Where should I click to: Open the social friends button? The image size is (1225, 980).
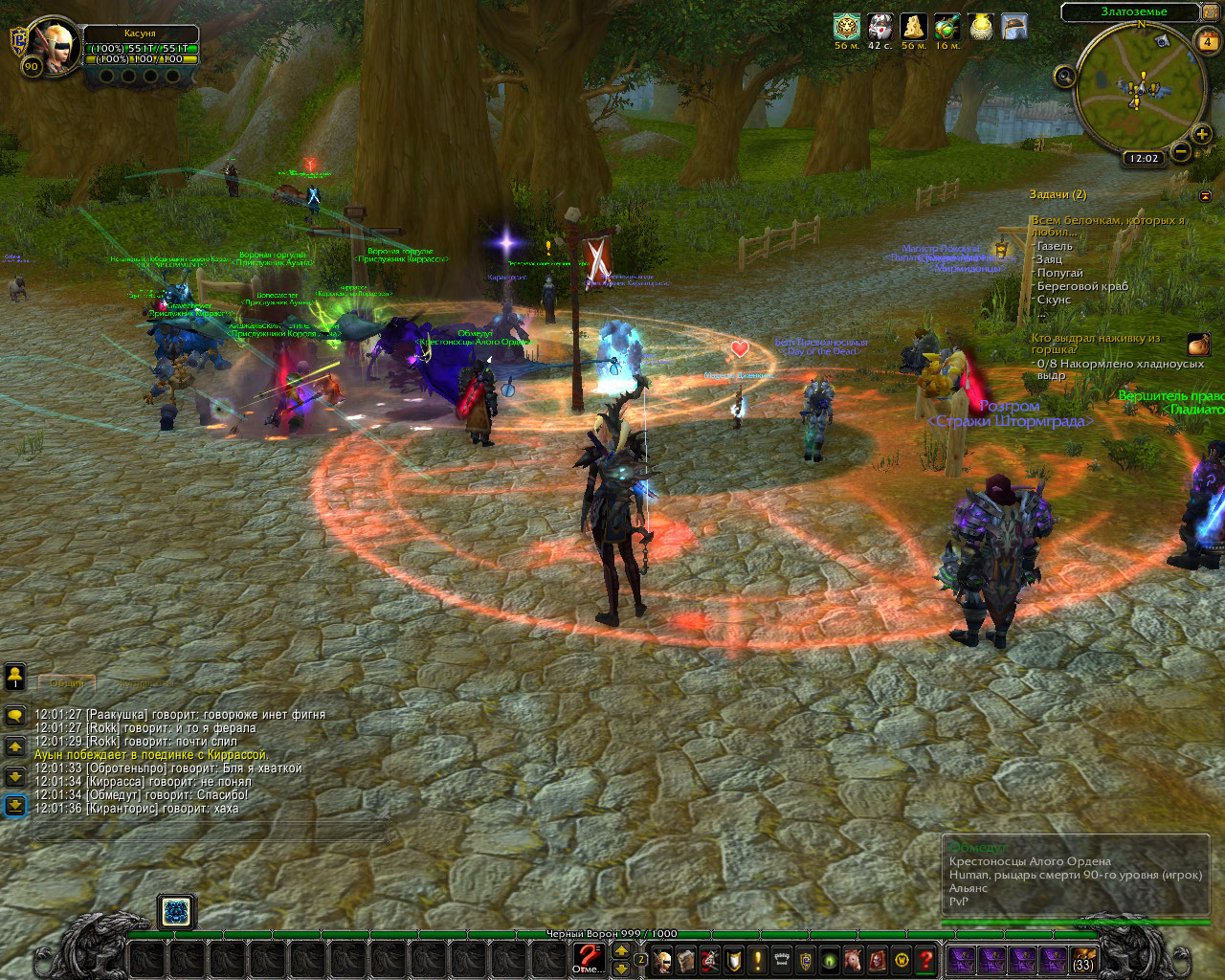(14, 677)
